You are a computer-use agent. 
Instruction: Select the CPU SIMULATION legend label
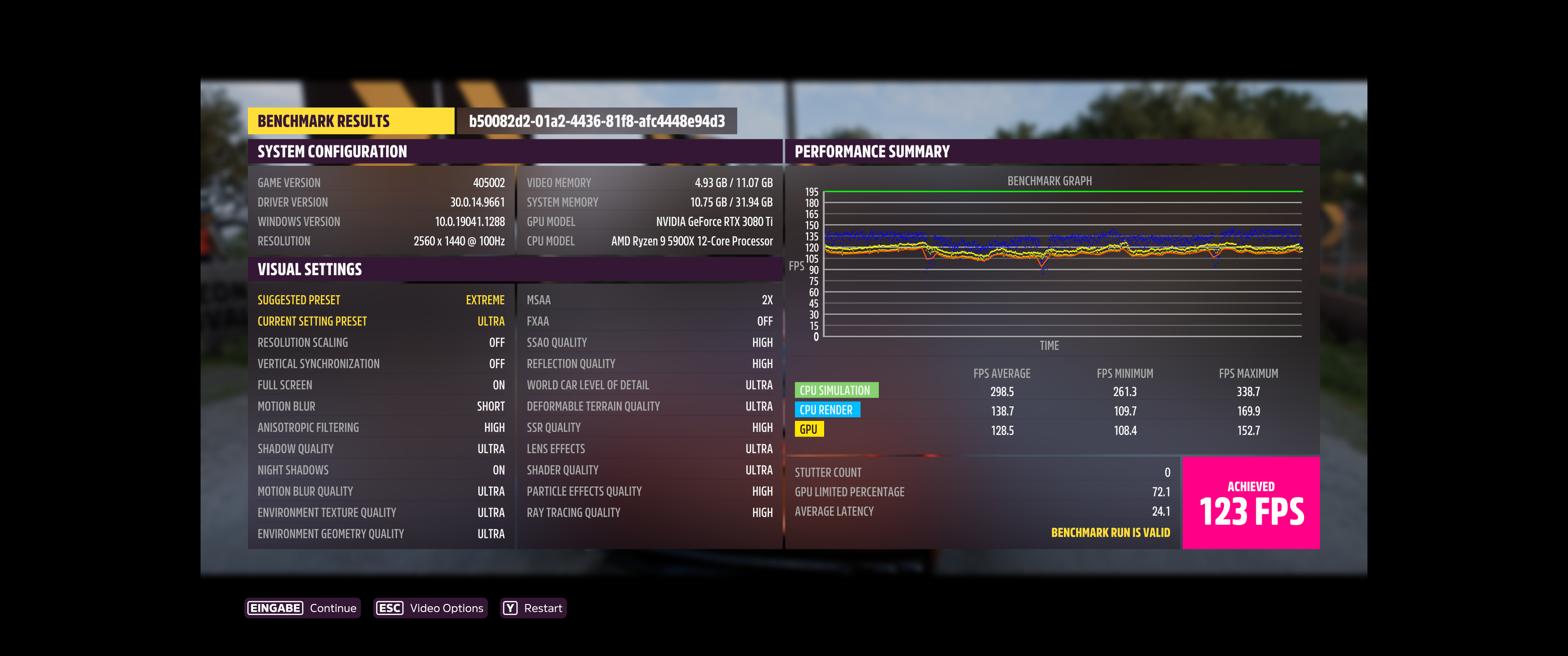(x=837, y=390)
